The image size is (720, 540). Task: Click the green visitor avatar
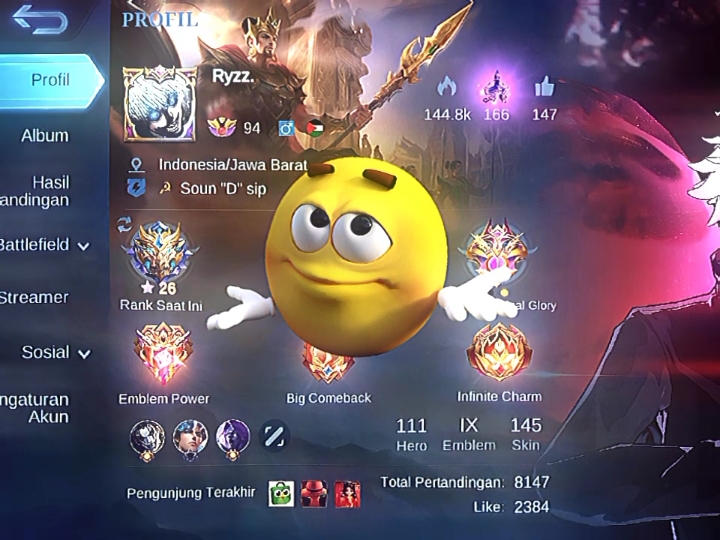[281, 493]
